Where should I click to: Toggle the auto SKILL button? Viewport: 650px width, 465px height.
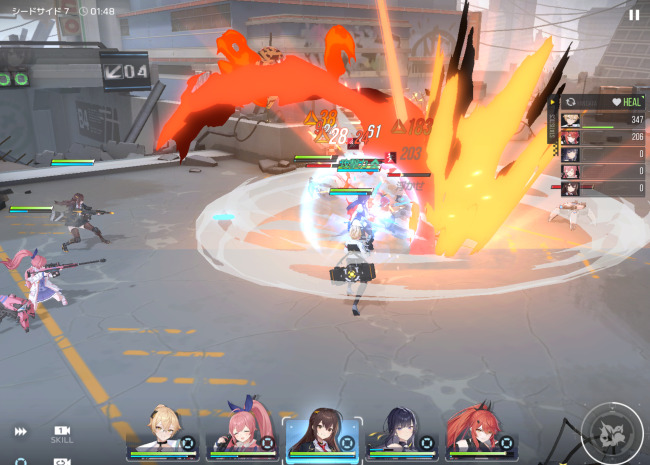point(62,433)
